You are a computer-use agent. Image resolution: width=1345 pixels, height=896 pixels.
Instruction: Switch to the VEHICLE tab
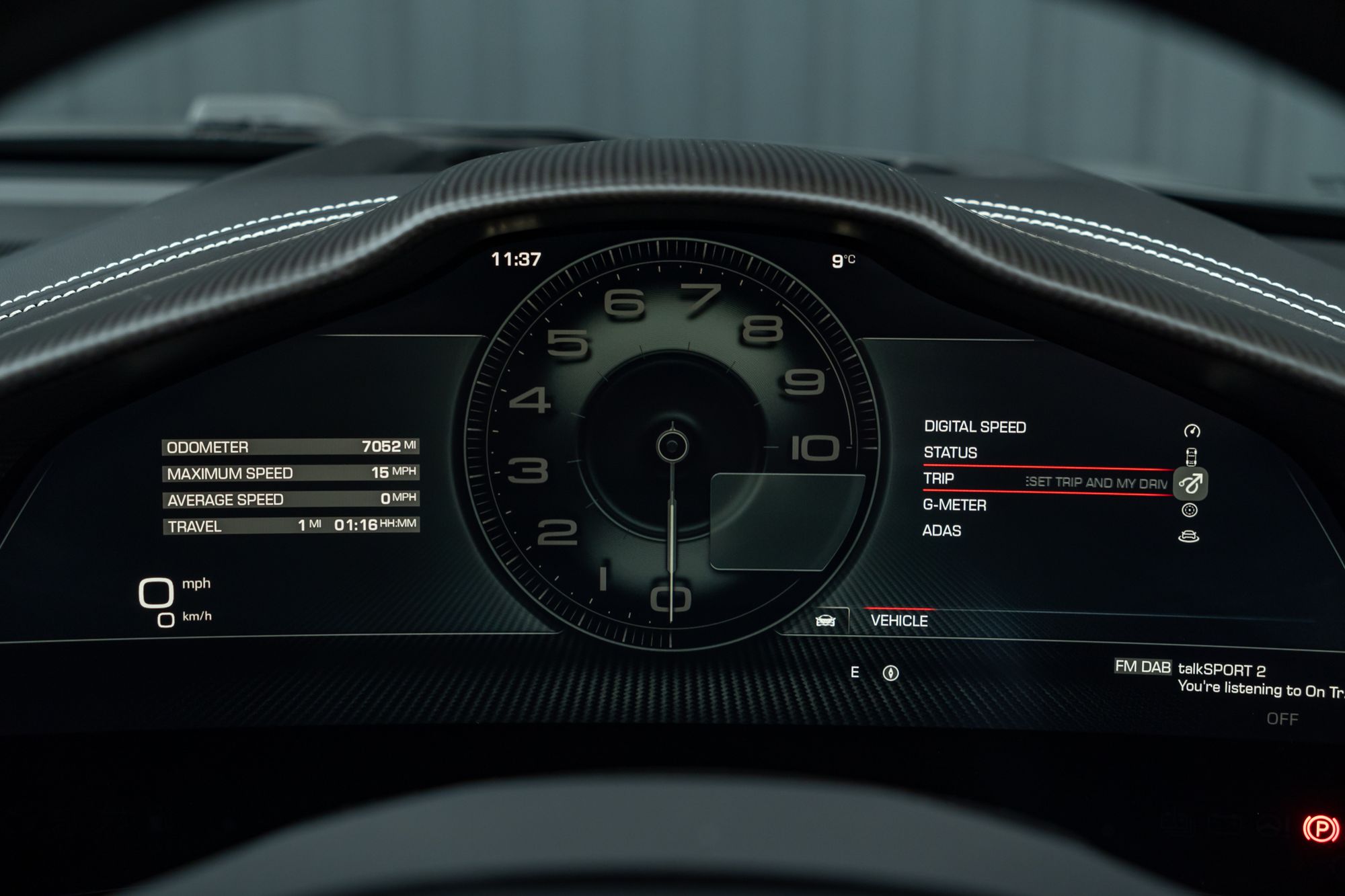[x=899, y=621]
